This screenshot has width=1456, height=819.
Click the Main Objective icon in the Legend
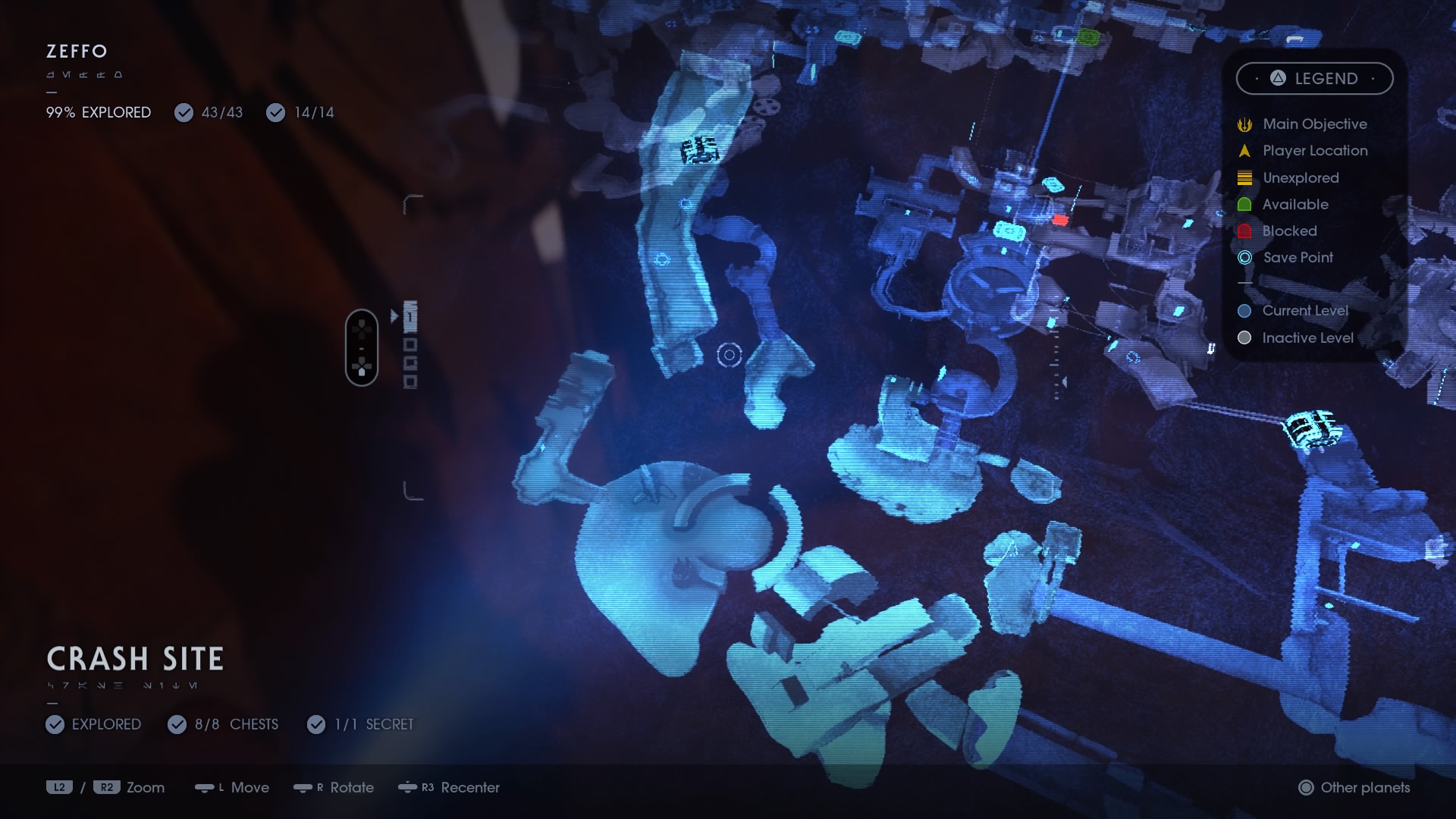(1244, 124)
